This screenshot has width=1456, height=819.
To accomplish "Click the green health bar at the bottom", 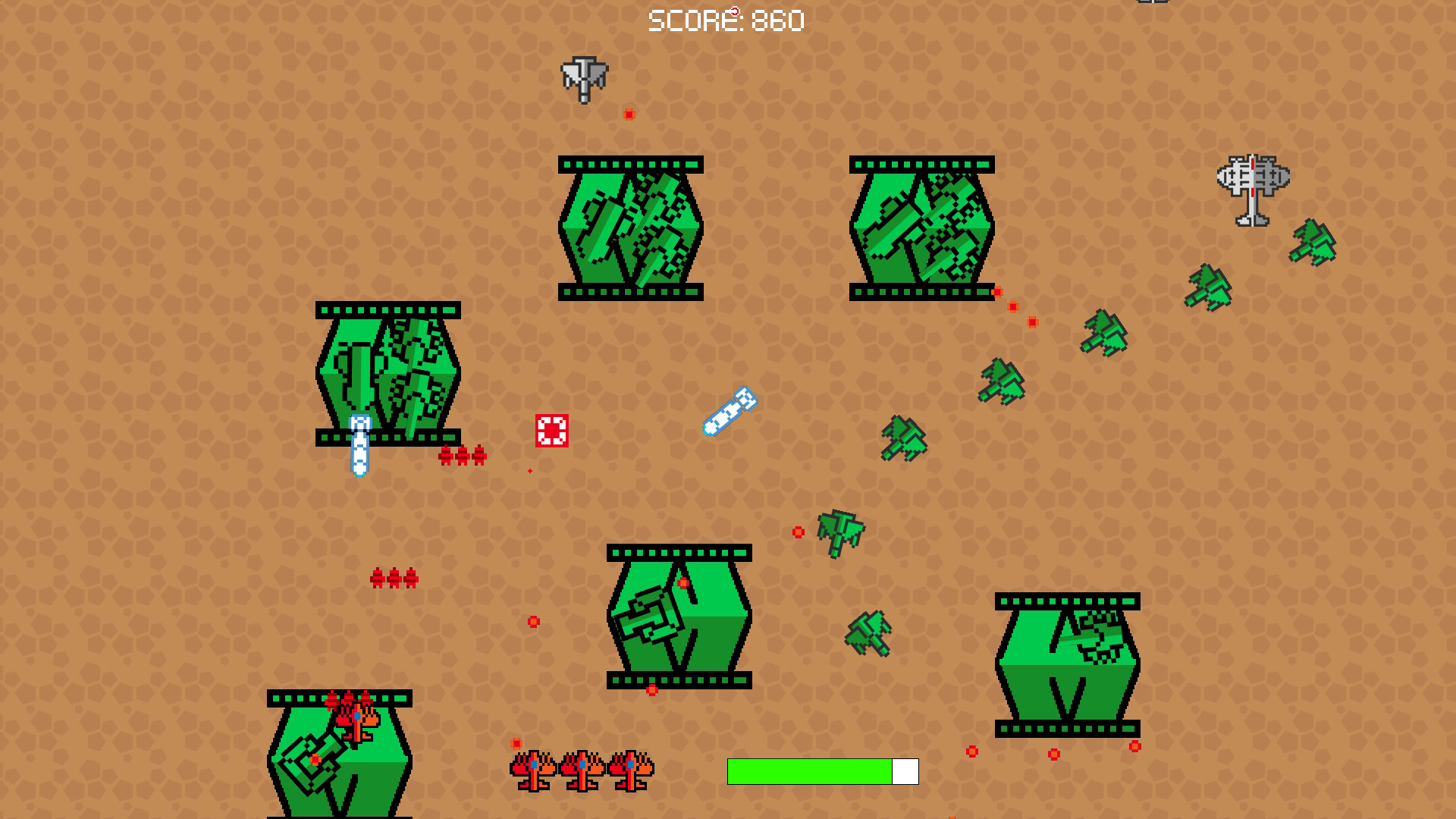I will pos(809,772).
